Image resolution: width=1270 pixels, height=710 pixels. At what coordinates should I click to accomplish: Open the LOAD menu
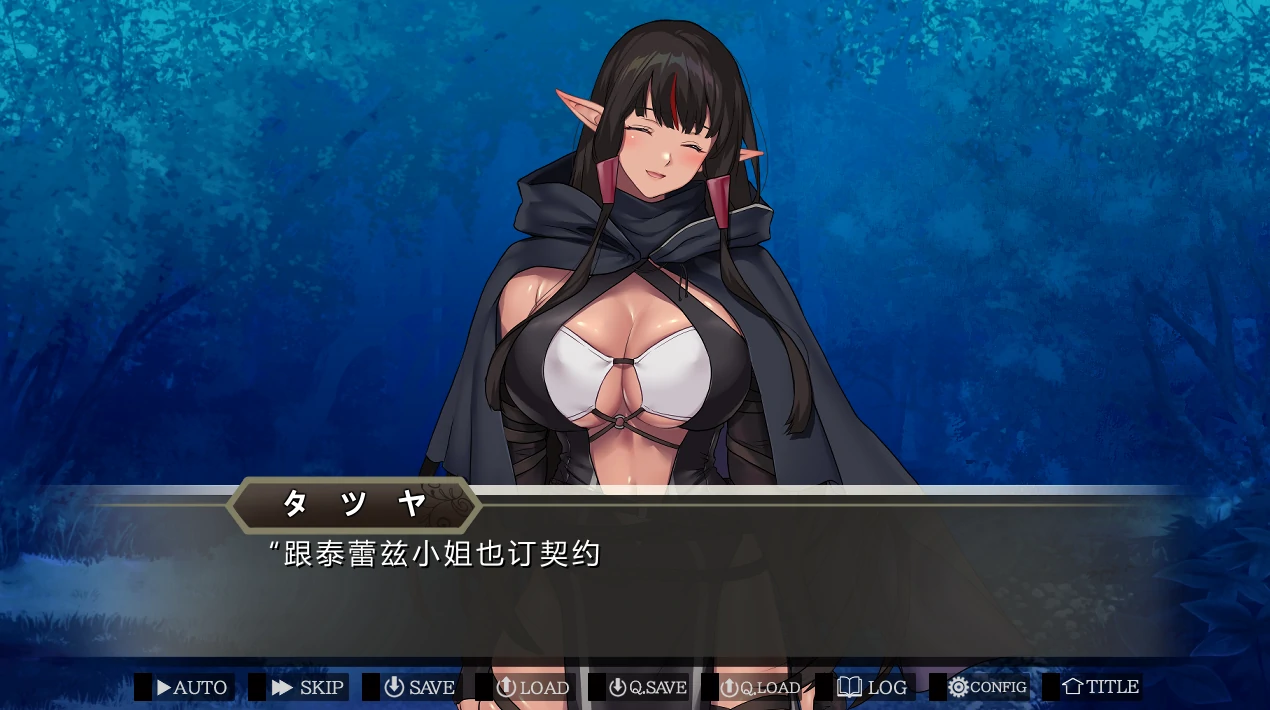click(533, 688)
